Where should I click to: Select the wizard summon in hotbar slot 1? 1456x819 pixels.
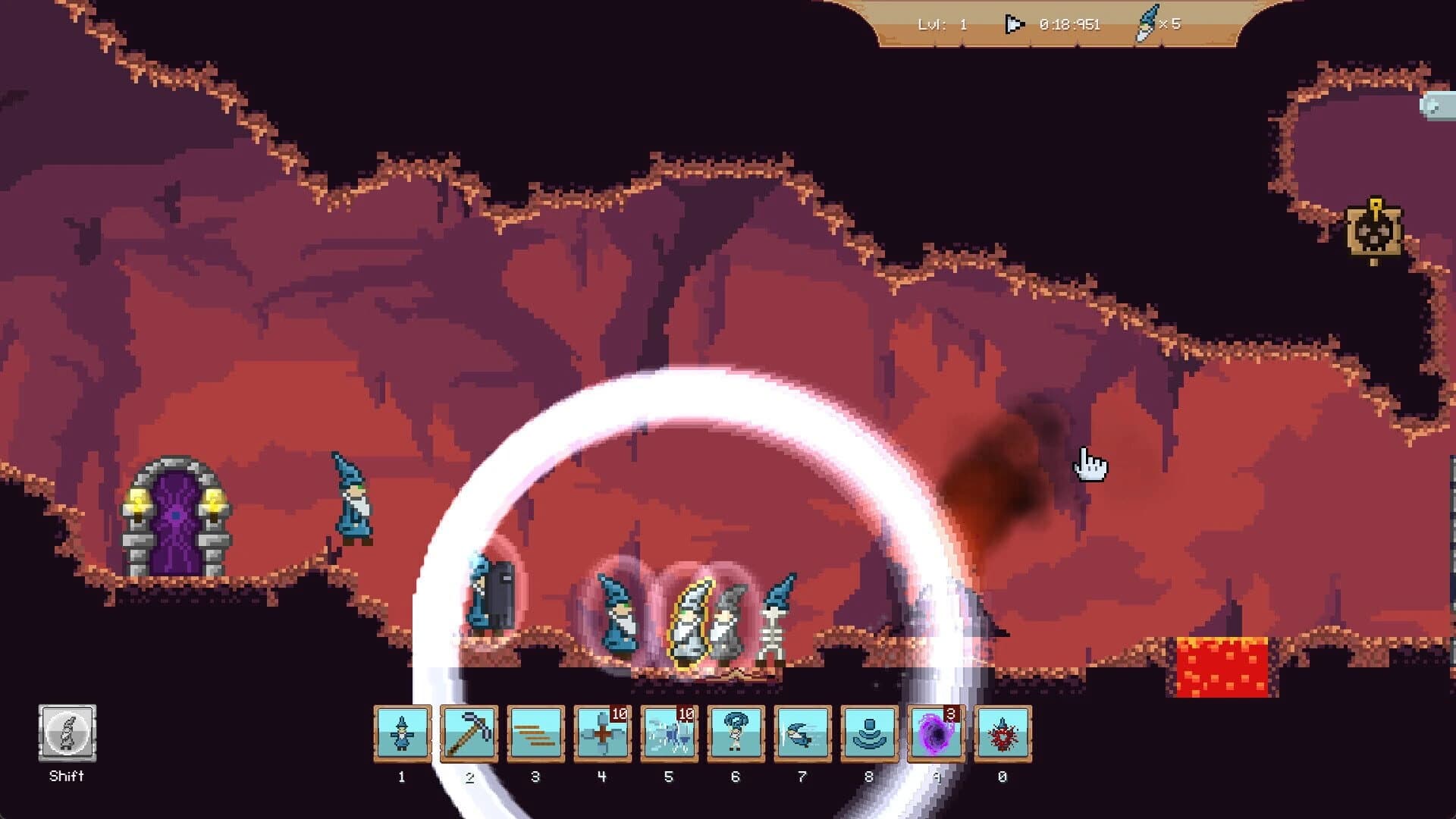[x=402, y=732]
